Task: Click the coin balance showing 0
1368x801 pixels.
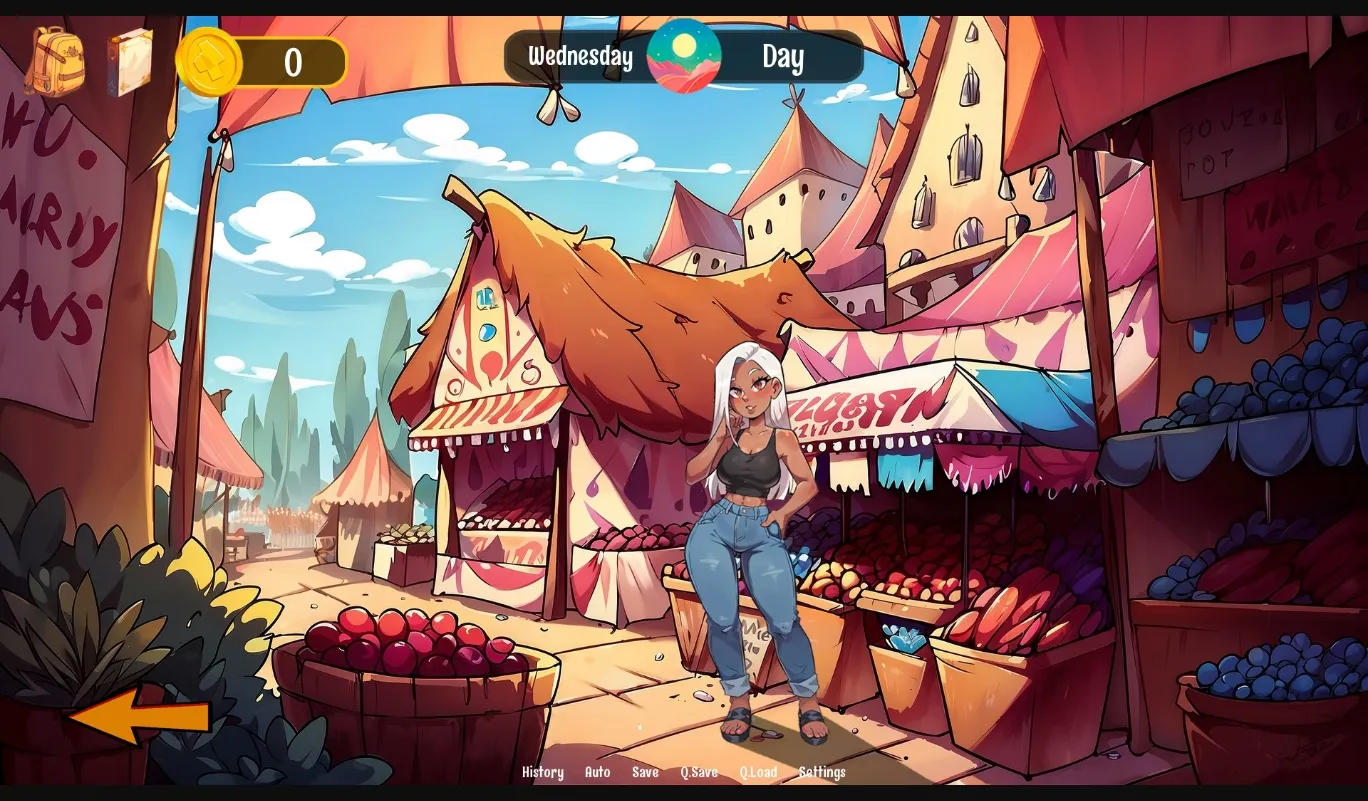Action: [x=292, y=62]
